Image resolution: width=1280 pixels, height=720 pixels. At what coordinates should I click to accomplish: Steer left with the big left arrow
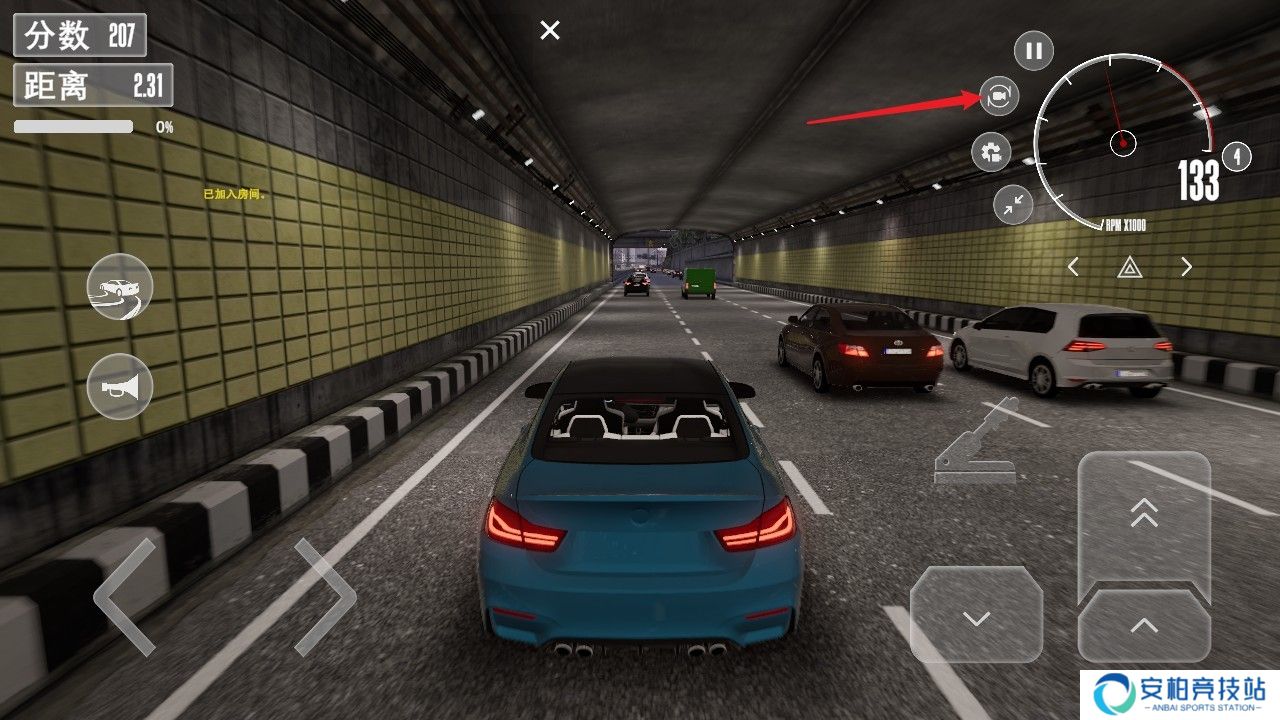pos(125,597)
